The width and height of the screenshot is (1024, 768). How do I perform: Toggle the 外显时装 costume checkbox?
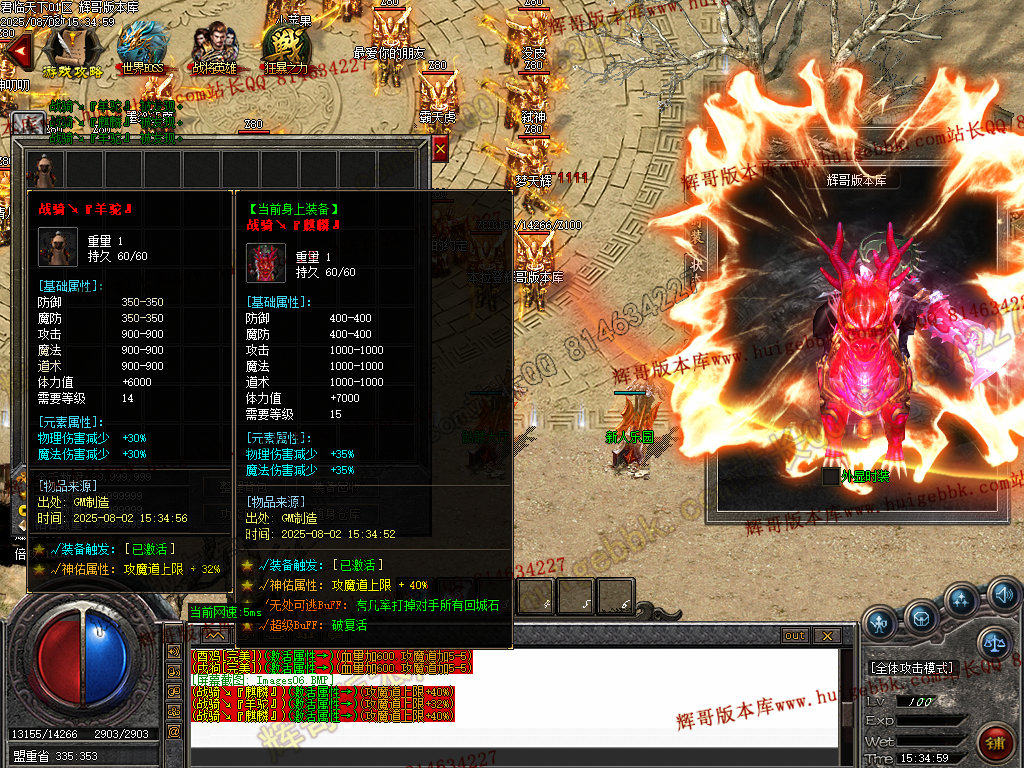tap(830, 477)
